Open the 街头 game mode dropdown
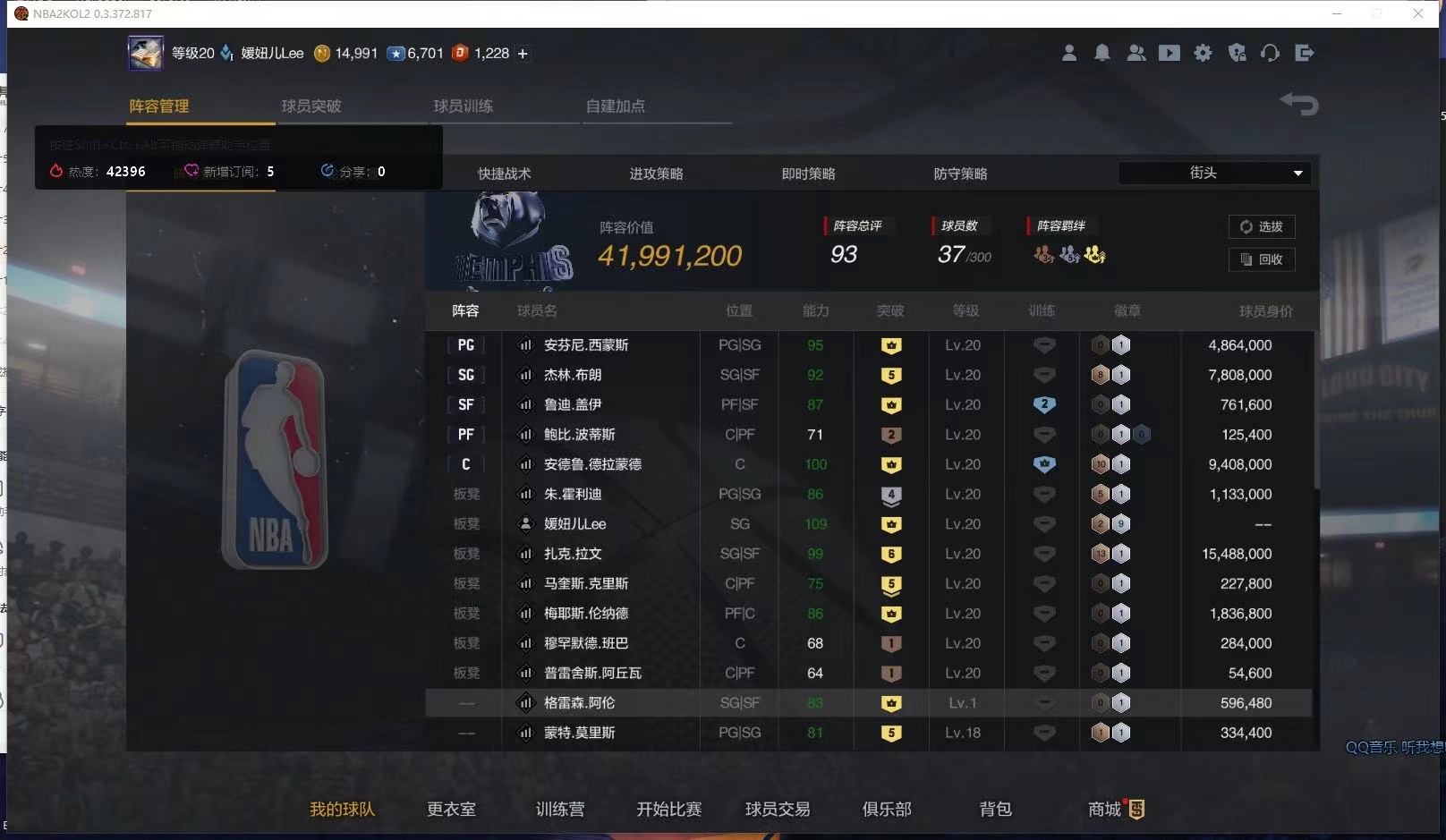This screenshot has height=840, width=1446. [x=1214, y=173]
